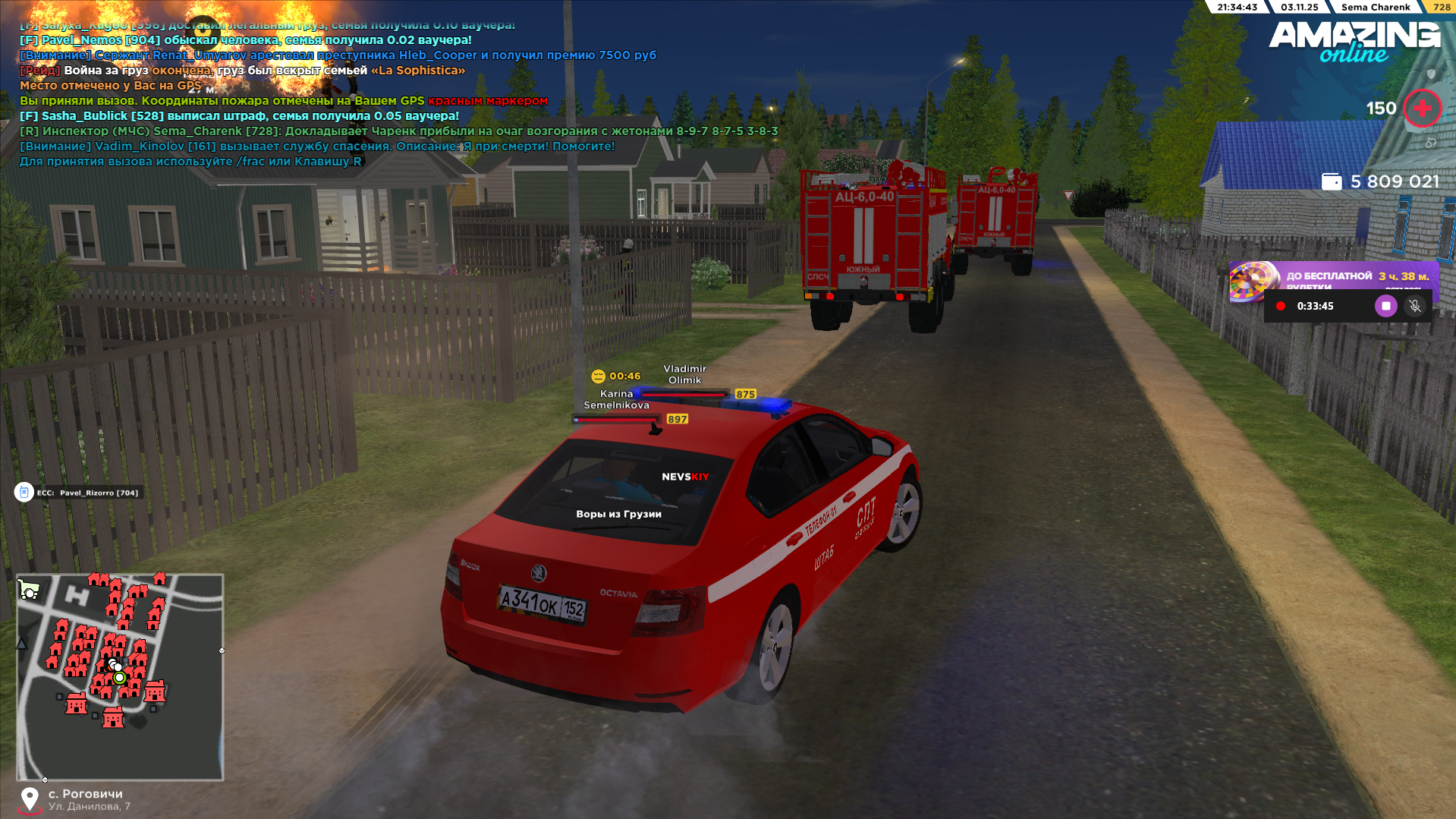Click the Amazing Online logo
This screenshot has height=819, width=1456.
coord(1354,41)
